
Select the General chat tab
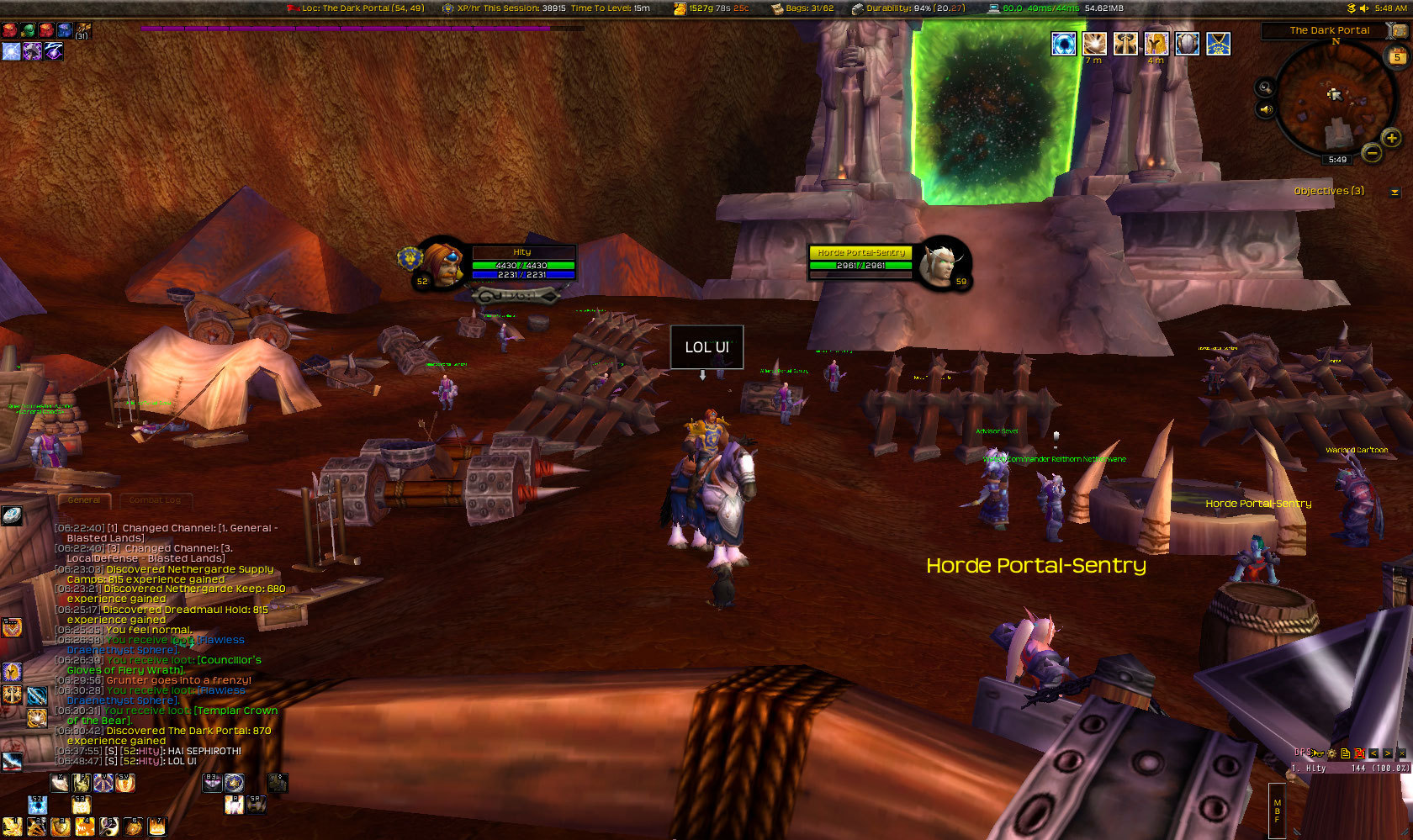click(84, 500)
